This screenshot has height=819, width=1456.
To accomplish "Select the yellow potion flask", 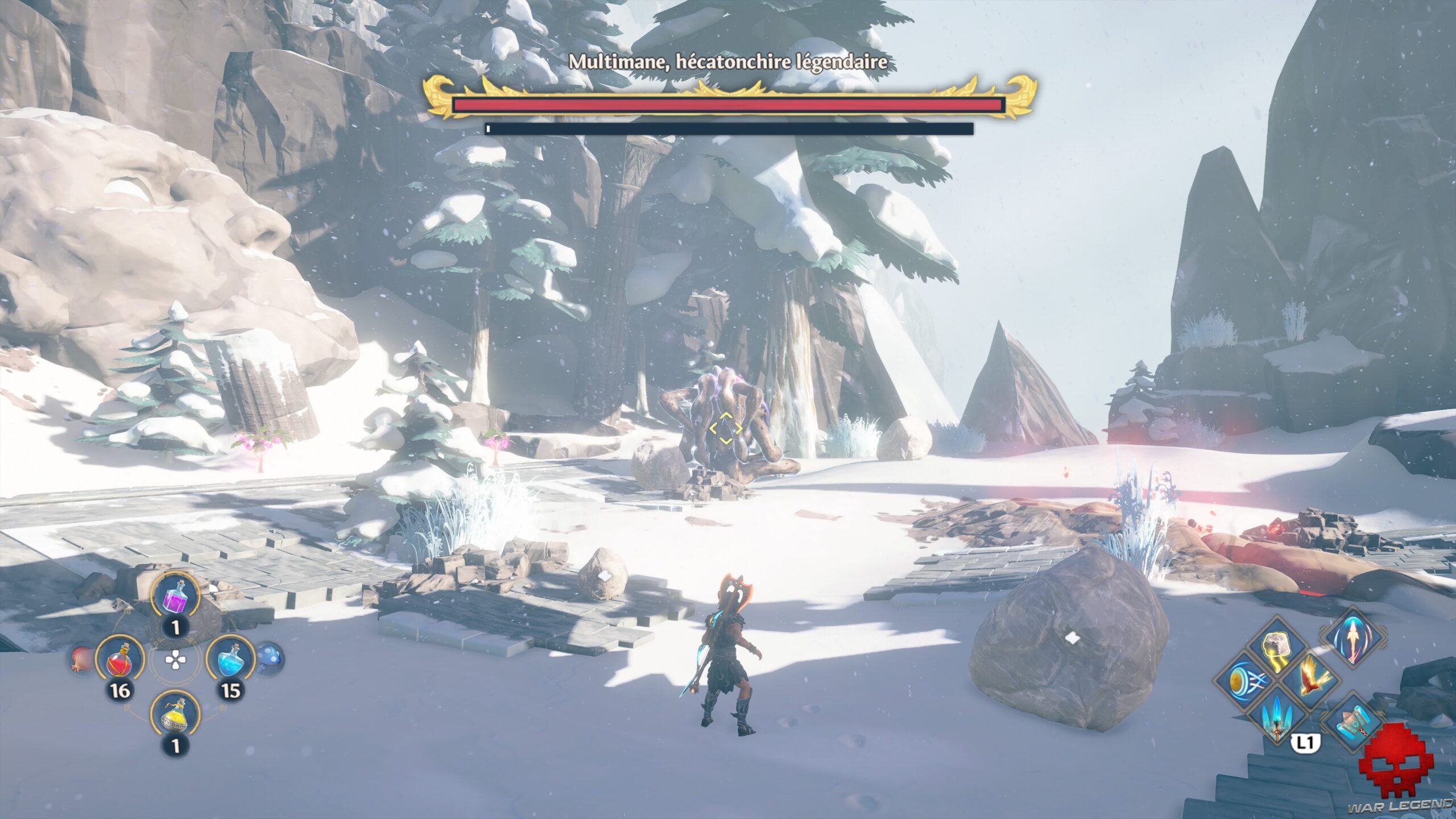I will point(175,715).
